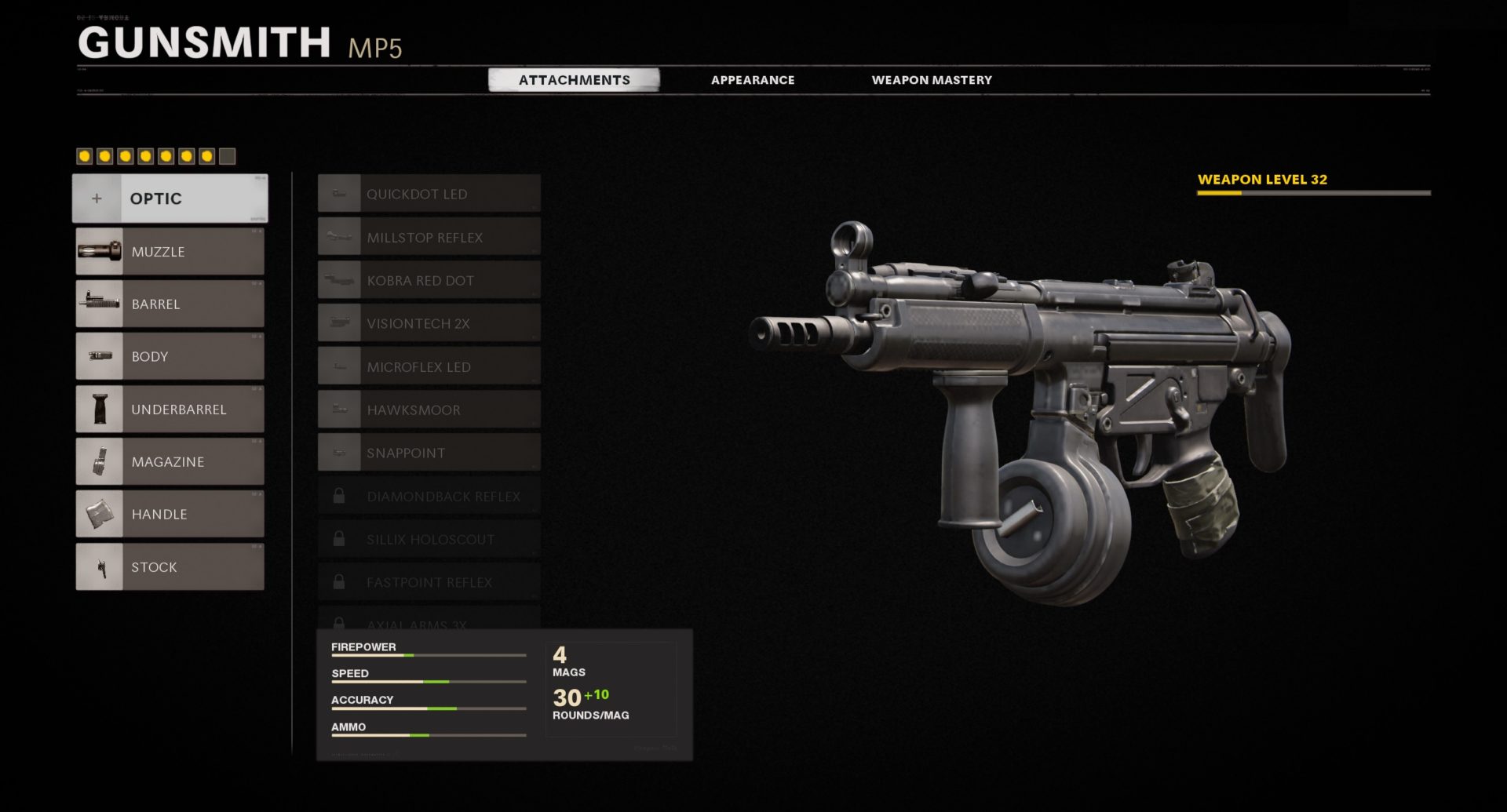The width and height of the screenshot is (1507, 812).
Task: Select the locked Sillix Holoscout optic
Action: (x=429, y=540)
